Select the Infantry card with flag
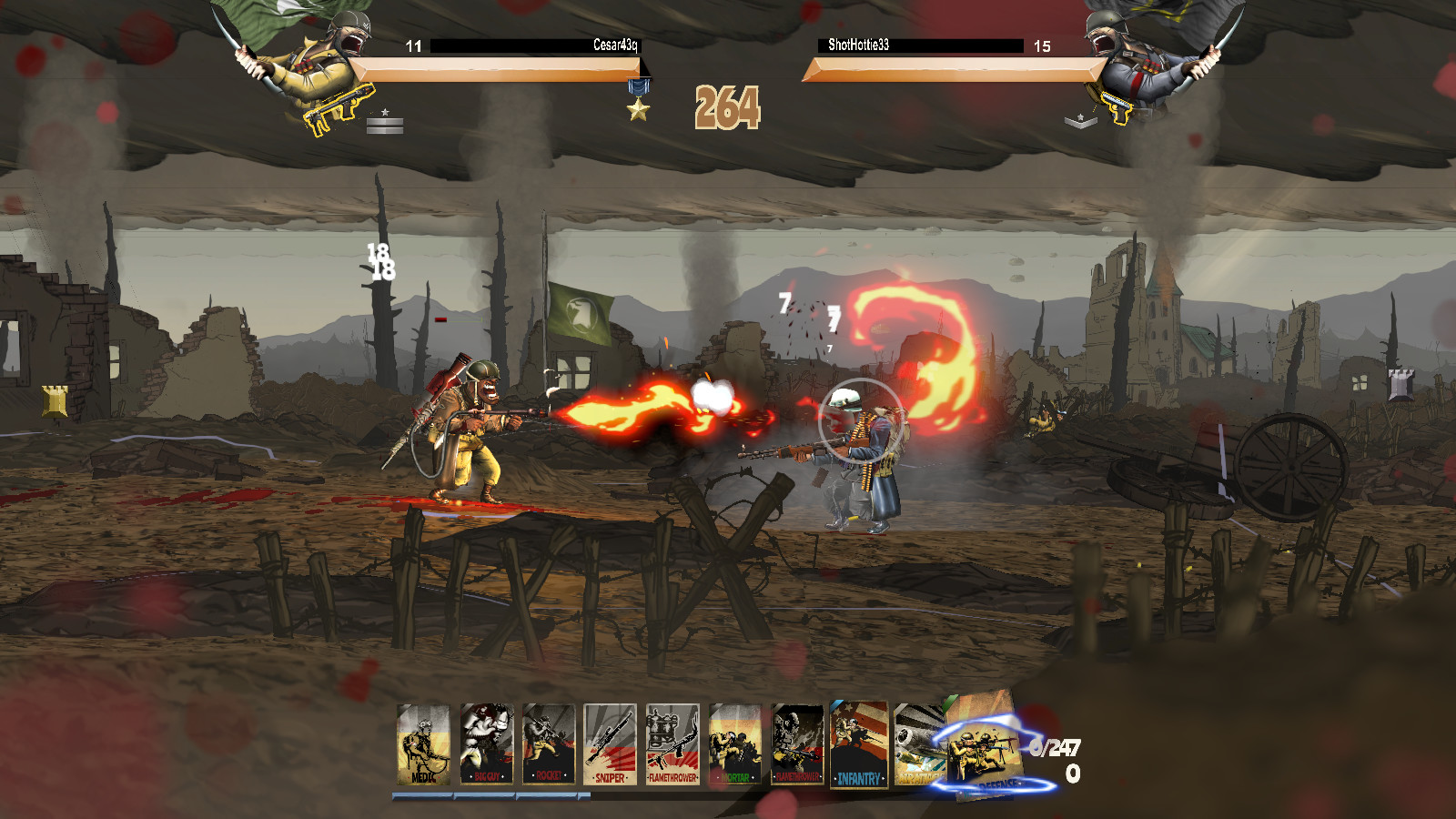 [x=859, y=744]
